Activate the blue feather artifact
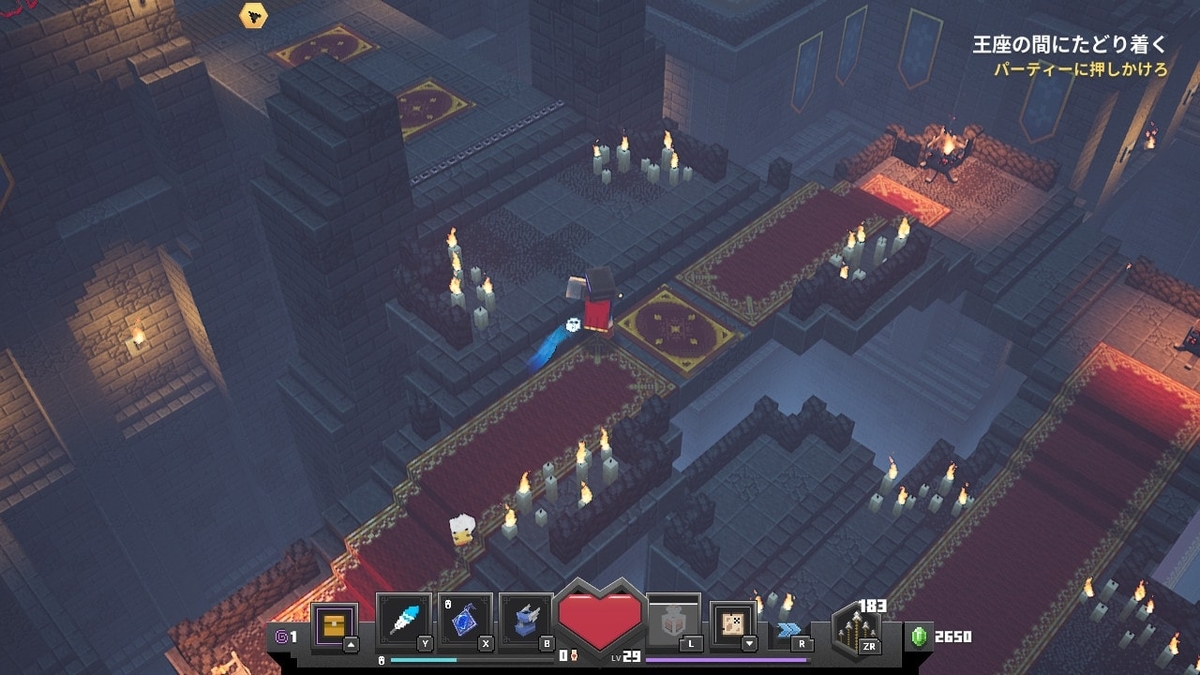The image size is (1200, 675). [404, 622]
